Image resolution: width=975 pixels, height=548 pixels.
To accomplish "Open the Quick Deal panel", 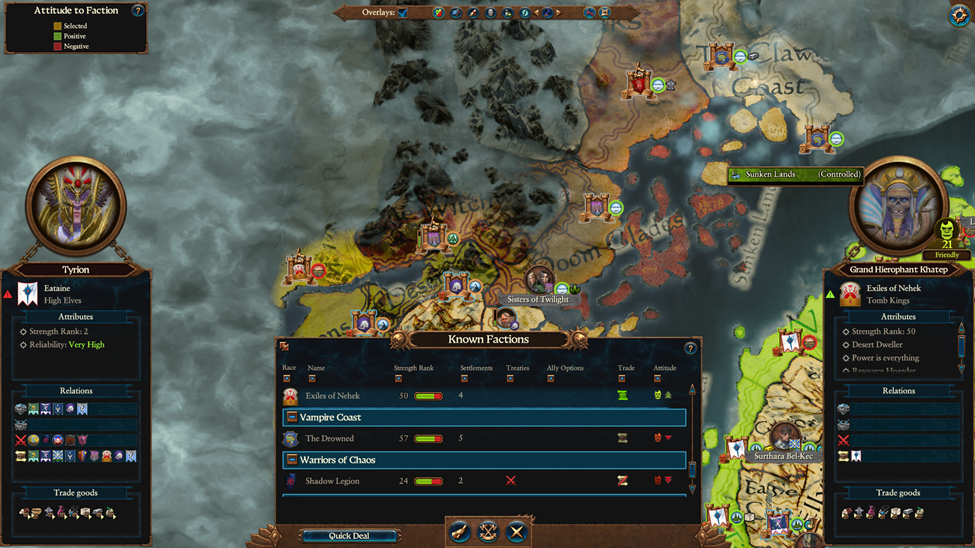I will [349, 536].
